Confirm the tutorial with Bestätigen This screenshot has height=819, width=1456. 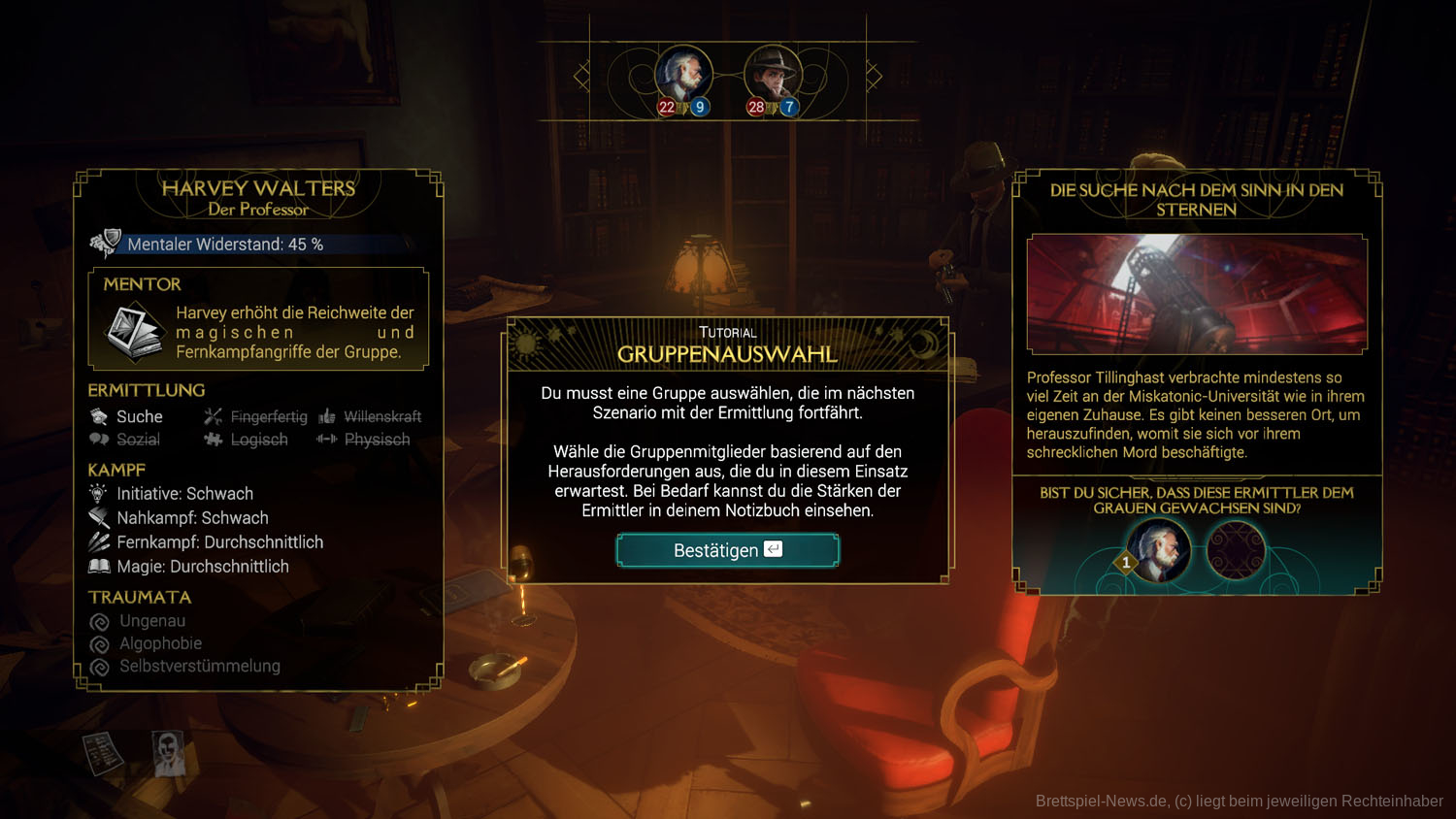727,550
